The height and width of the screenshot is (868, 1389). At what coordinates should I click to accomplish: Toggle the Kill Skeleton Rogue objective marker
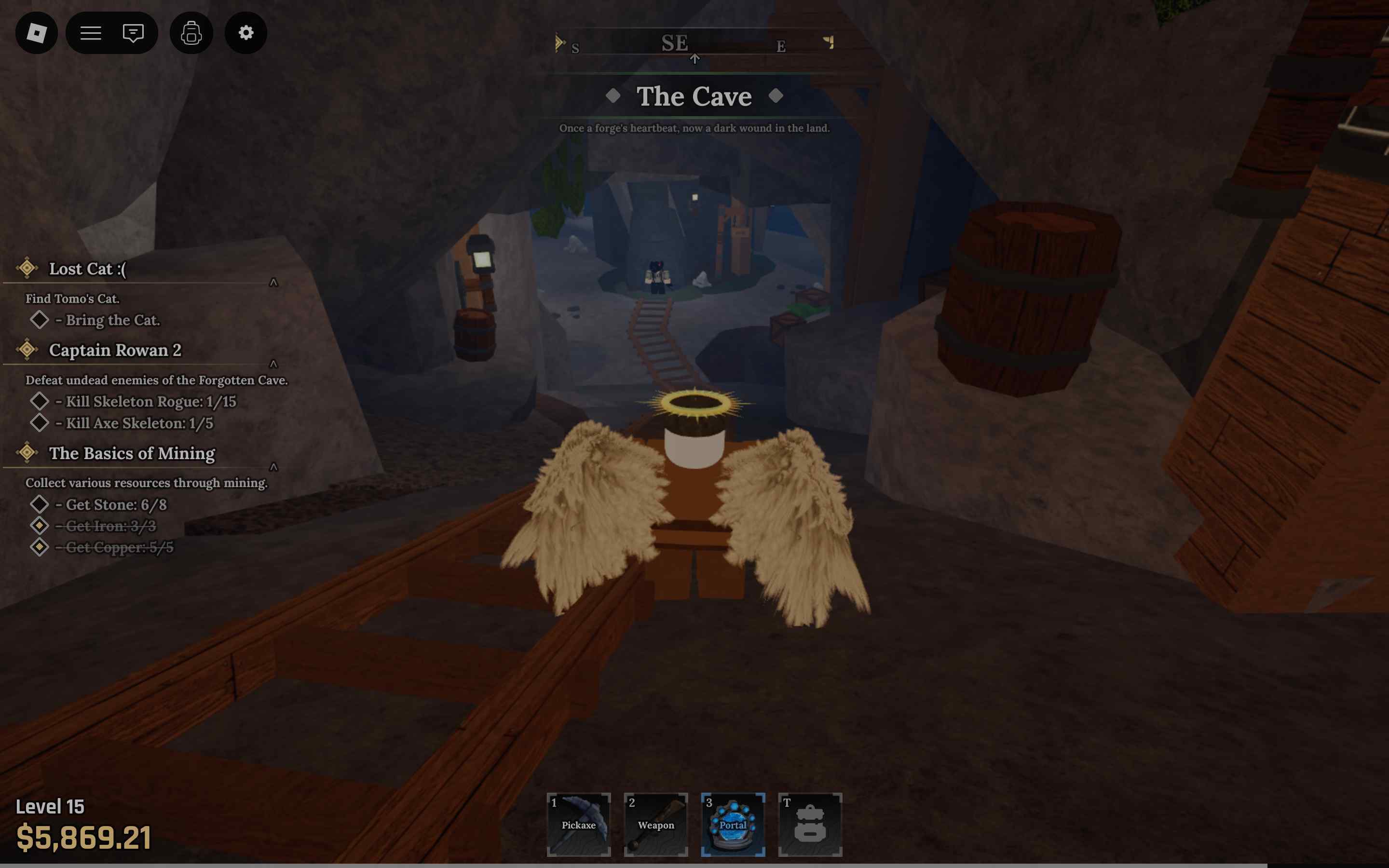[40, 401]
